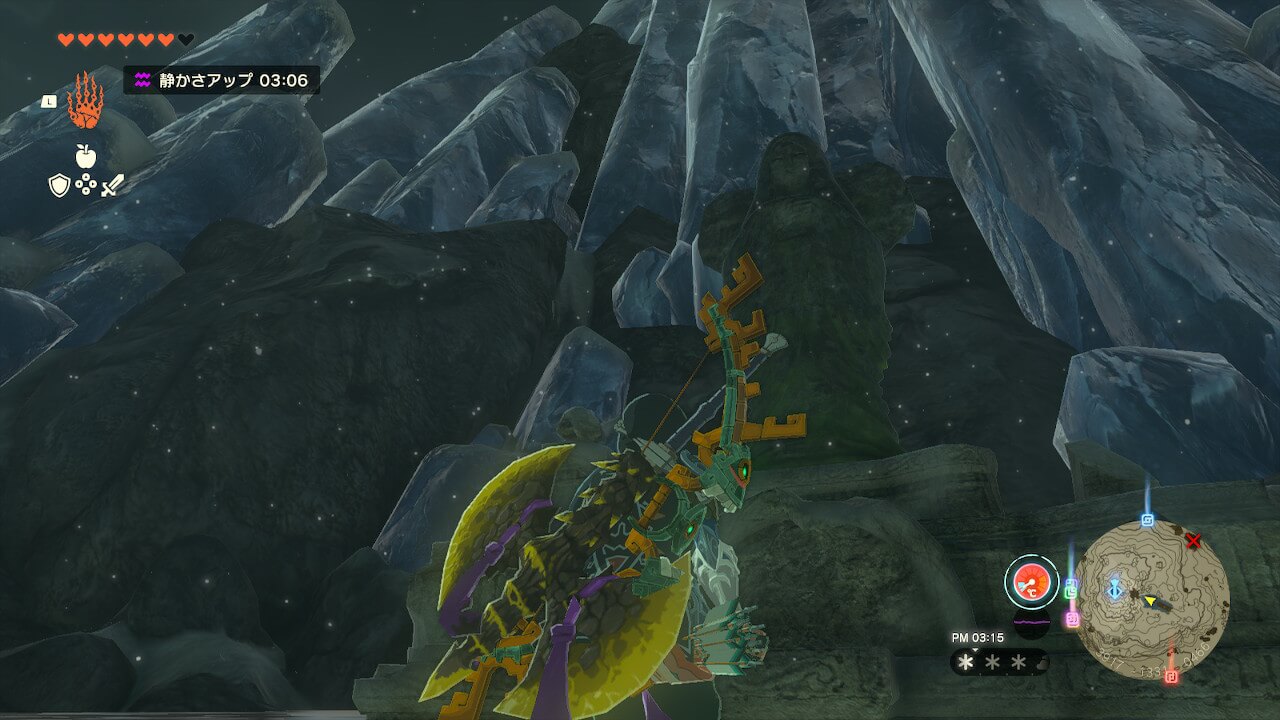Click the red X stamp on minimap
The image size is (1280, 720).
pyautogui.click(x=1192, y=541)
